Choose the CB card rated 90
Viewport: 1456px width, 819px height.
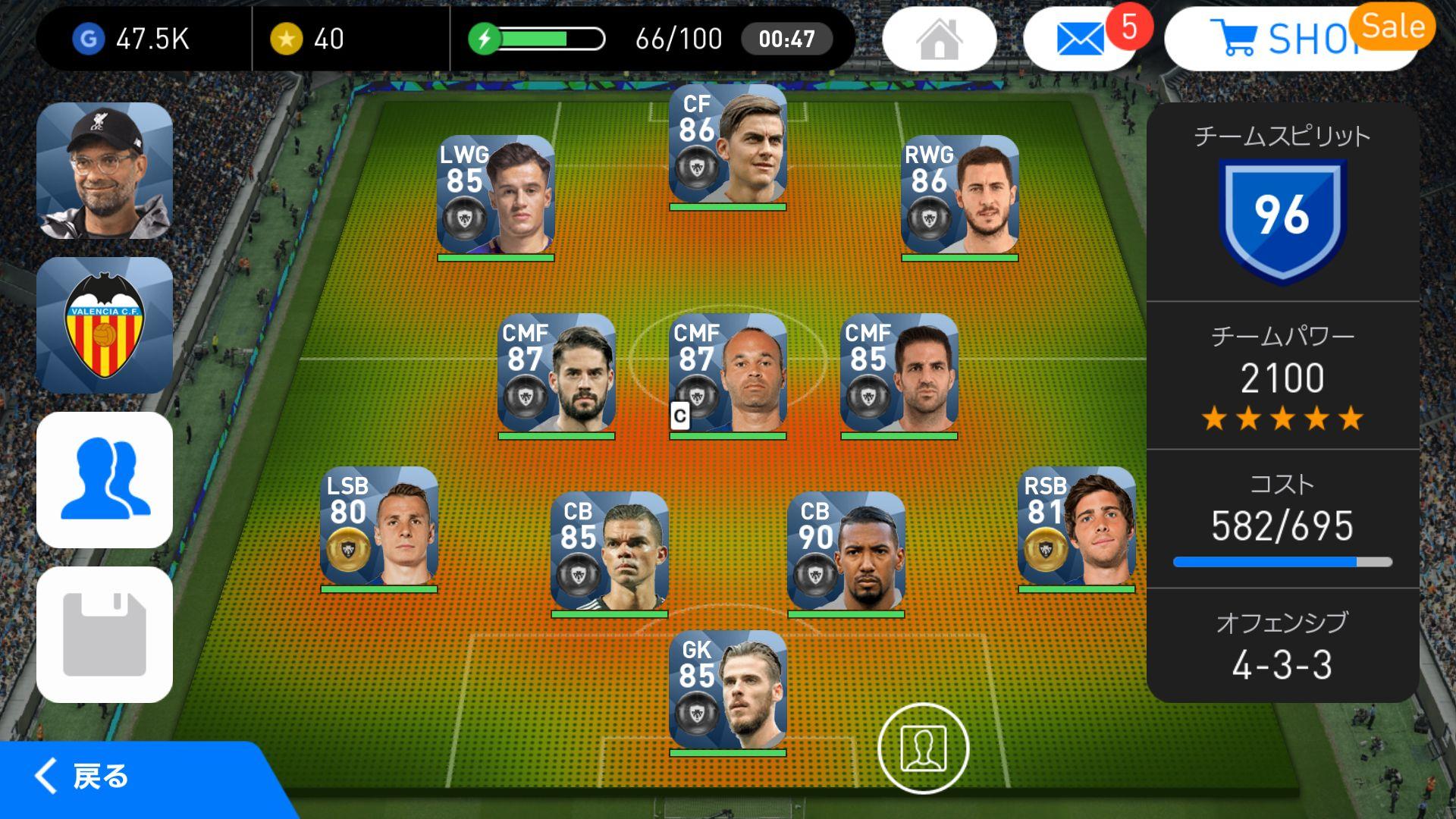(846, 552)
